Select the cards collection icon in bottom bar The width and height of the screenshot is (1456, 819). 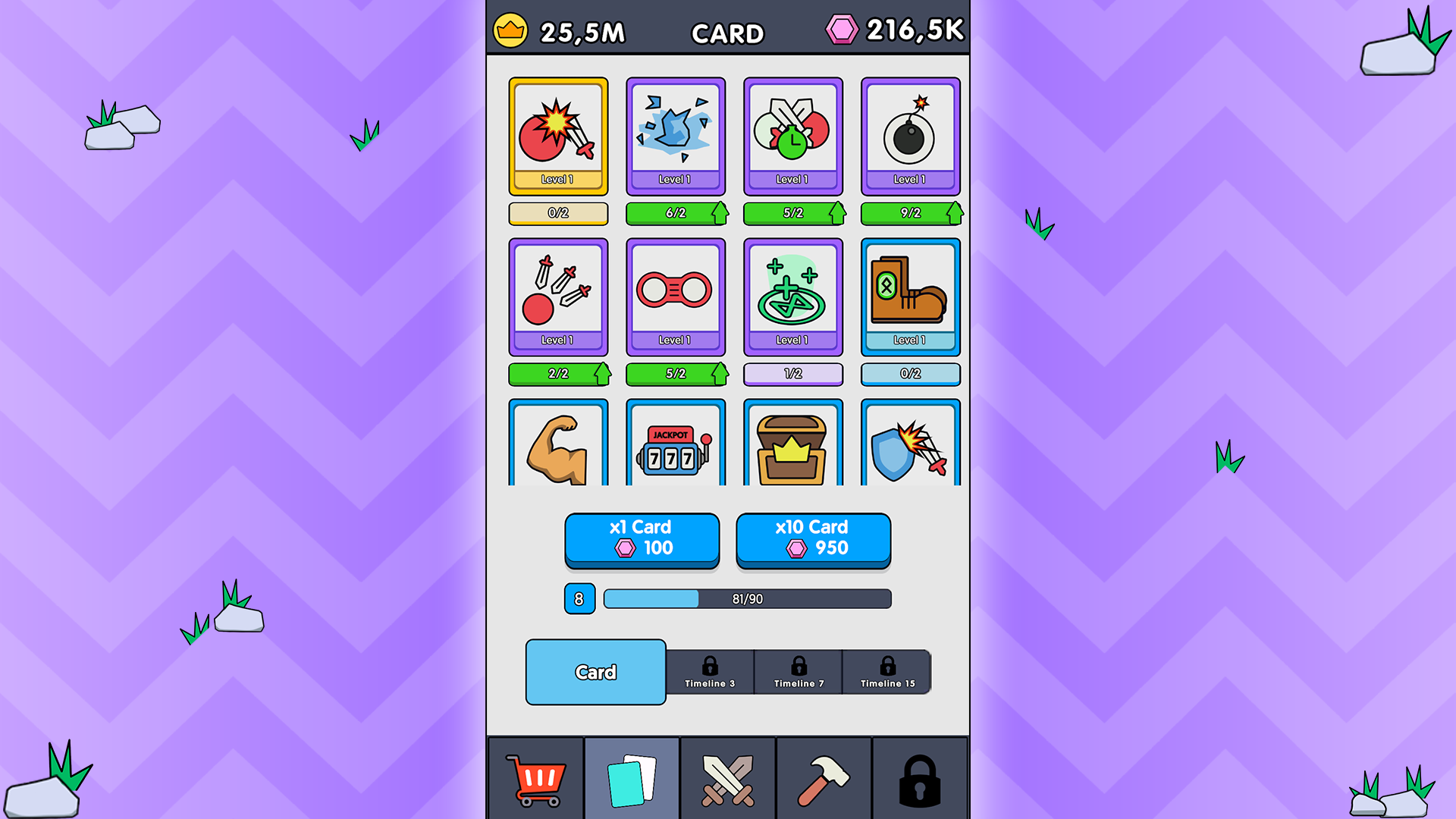[x=631, y=778]
